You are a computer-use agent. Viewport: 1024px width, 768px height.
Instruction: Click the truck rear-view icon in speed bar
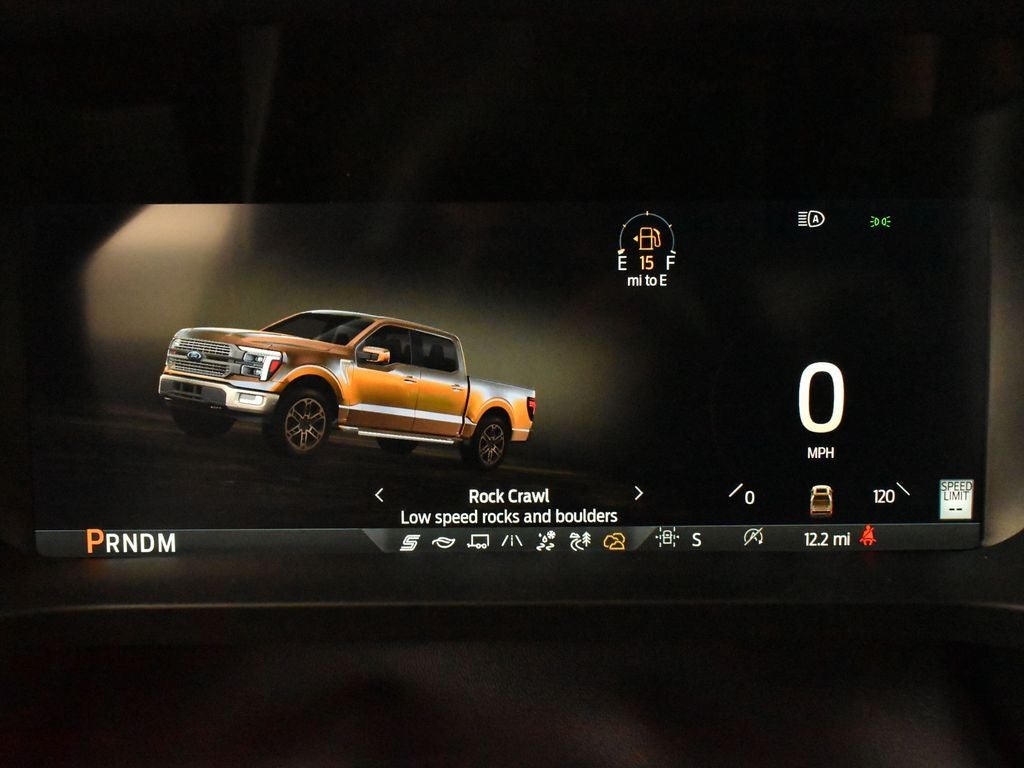click(821, 499)
